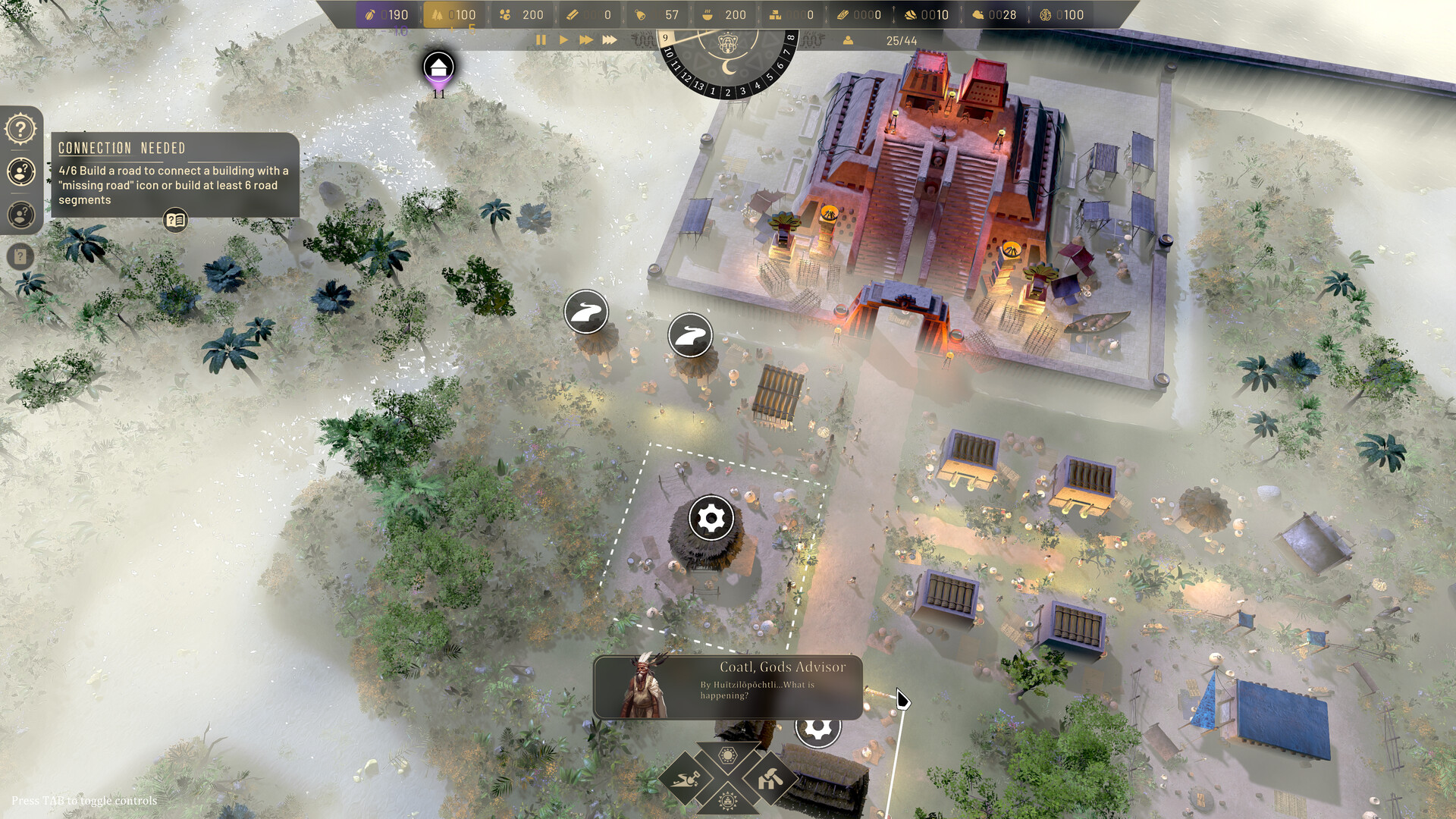Viewport: 1456px width, 819px height.
Task: Click the gear icon on the selected hut
Action: click(710, 519)
